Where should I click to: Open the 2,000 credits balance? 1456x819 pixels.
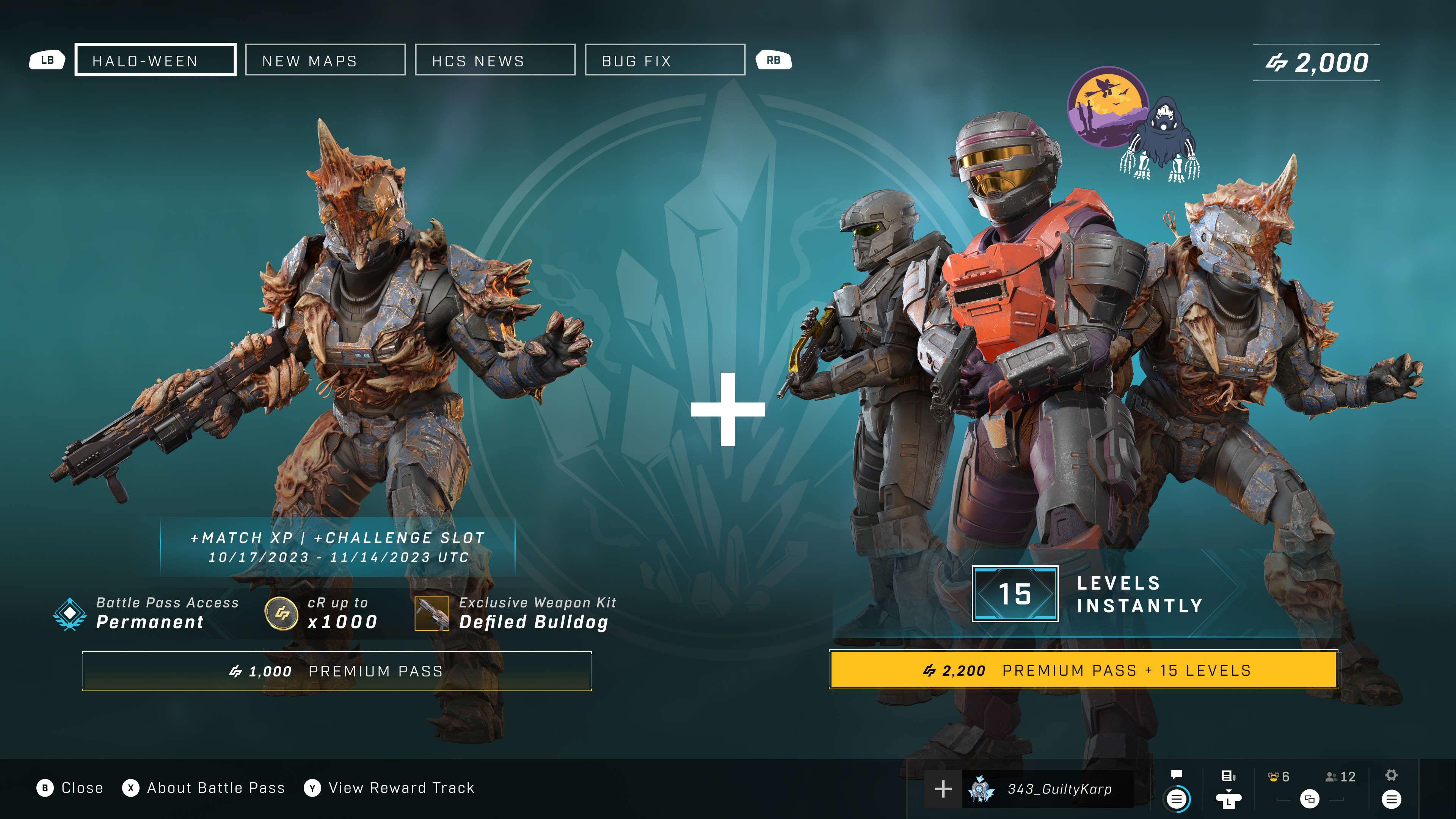click(x=1316, y=63)
